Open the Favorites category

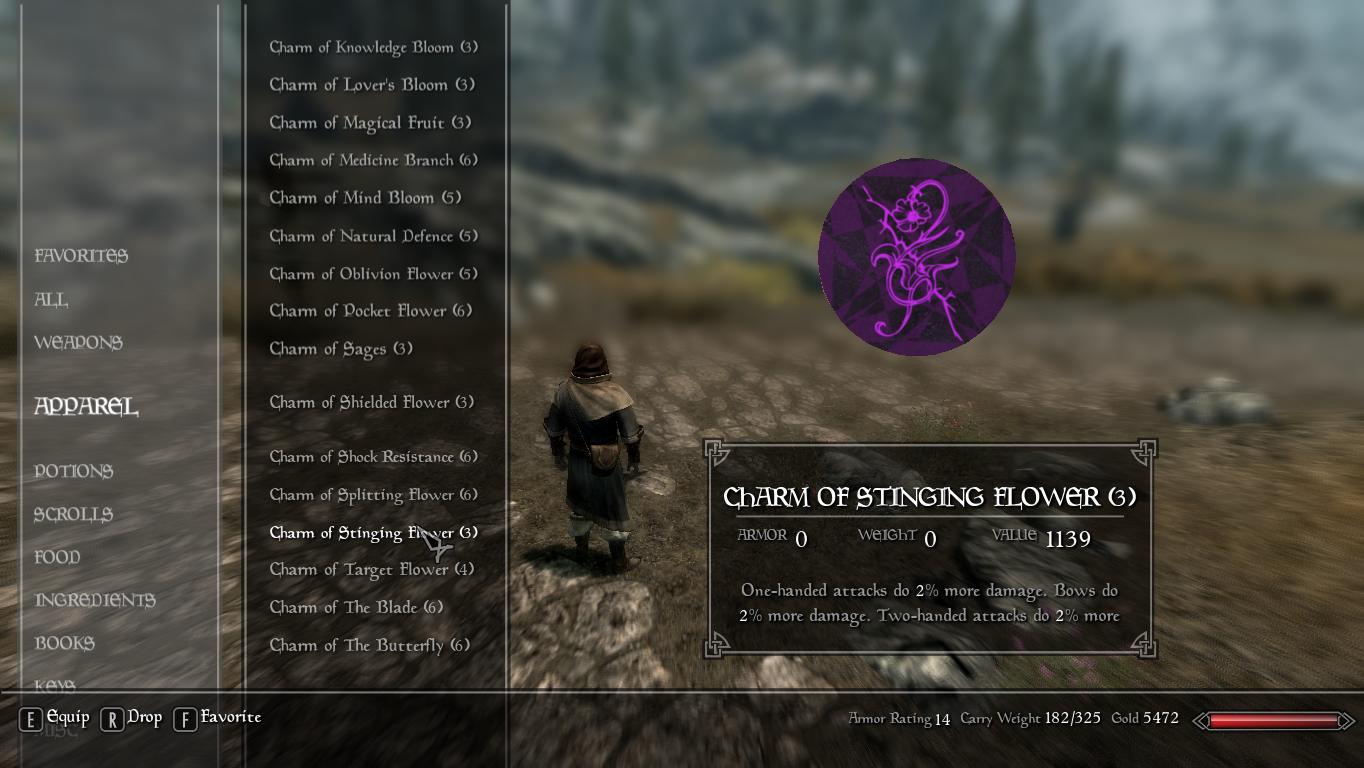pos(80,256)
